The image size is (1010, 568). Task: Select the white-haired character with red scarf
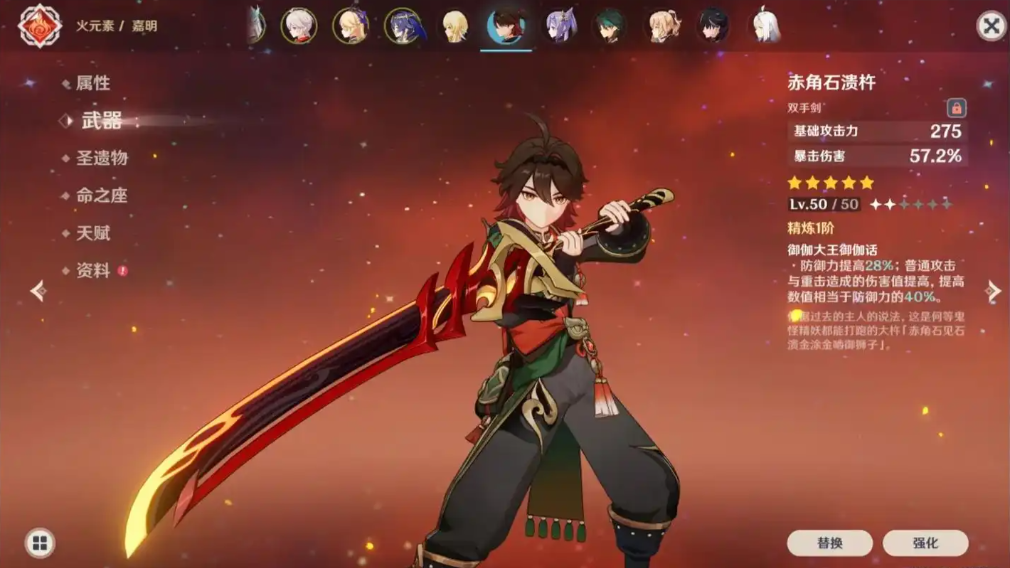point(299,26)
